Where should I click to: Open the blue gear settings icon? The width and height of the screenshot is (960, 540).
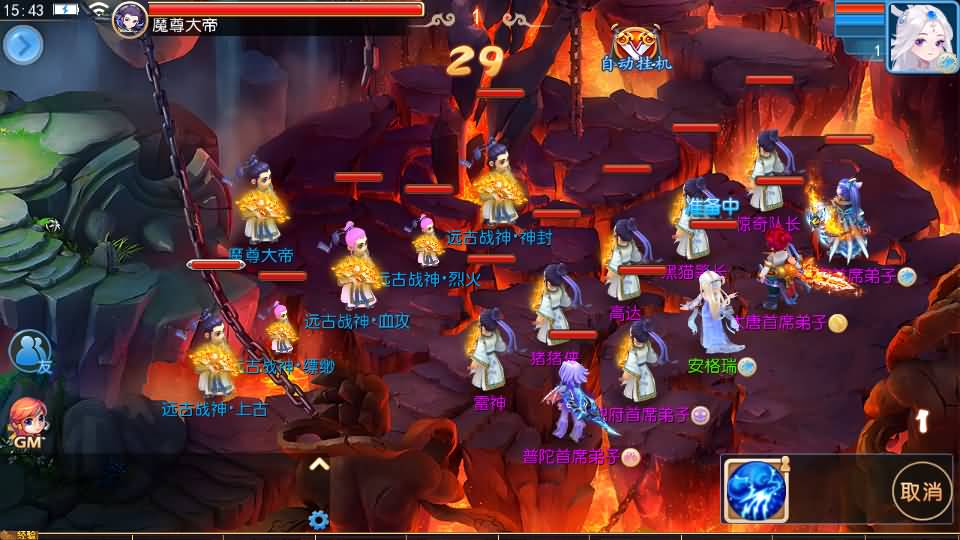pyautogui.click(x=319, y=520)
